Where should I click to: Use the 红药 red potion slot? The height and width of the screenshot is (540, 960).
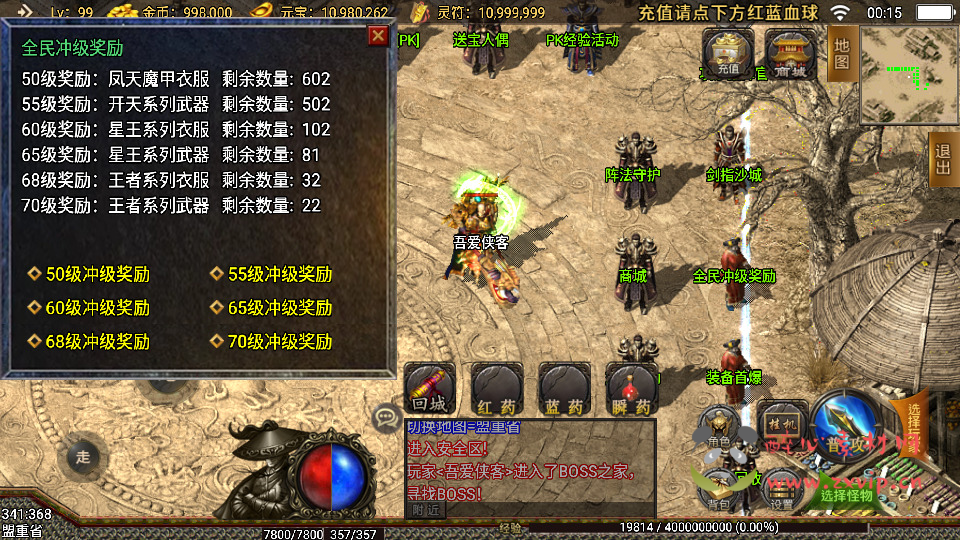497,389
